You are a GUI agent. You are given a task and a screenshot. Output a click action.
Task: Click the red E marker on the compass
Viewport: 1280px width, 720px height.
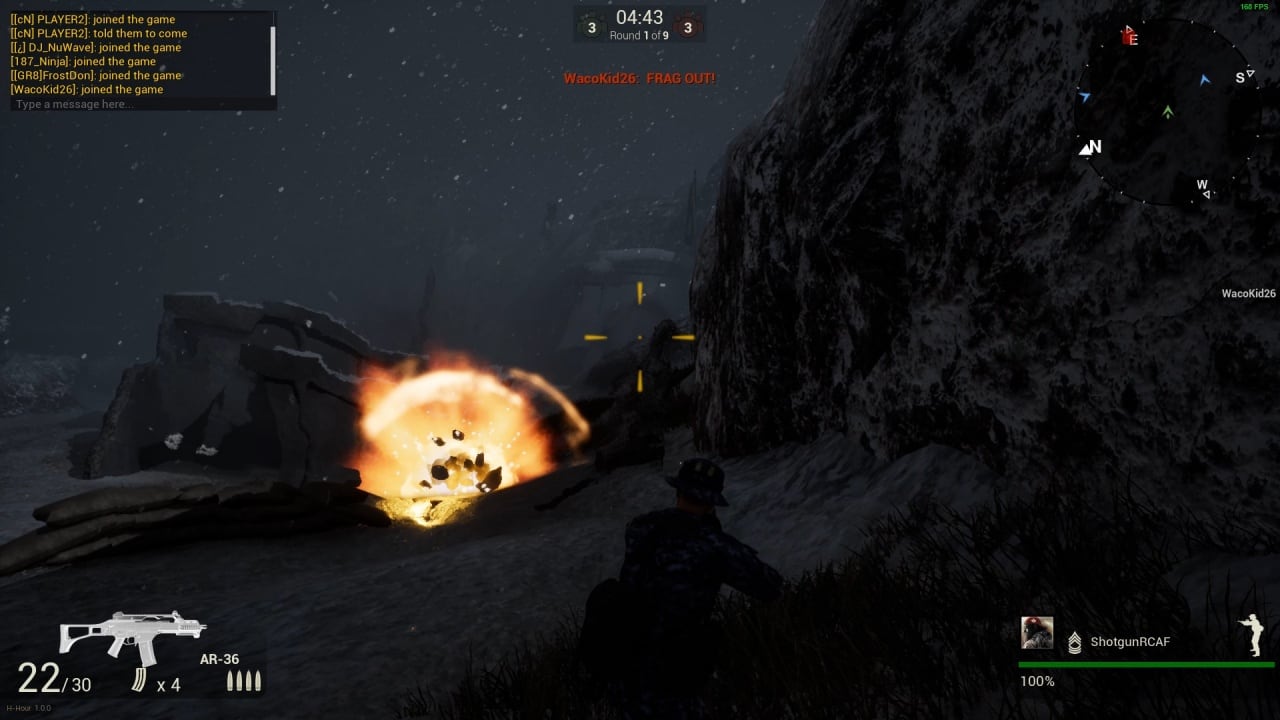click(x=1130, y=38)
